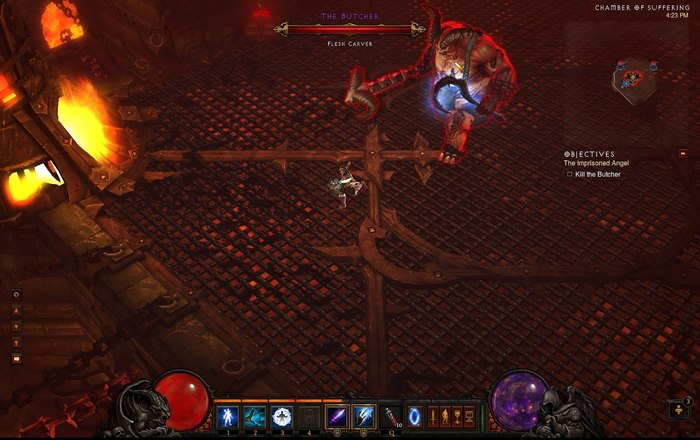This screenshot has width=700, height=440.
Task: Cast the purple arcane bolt skill
Action: tap(339, 415)
